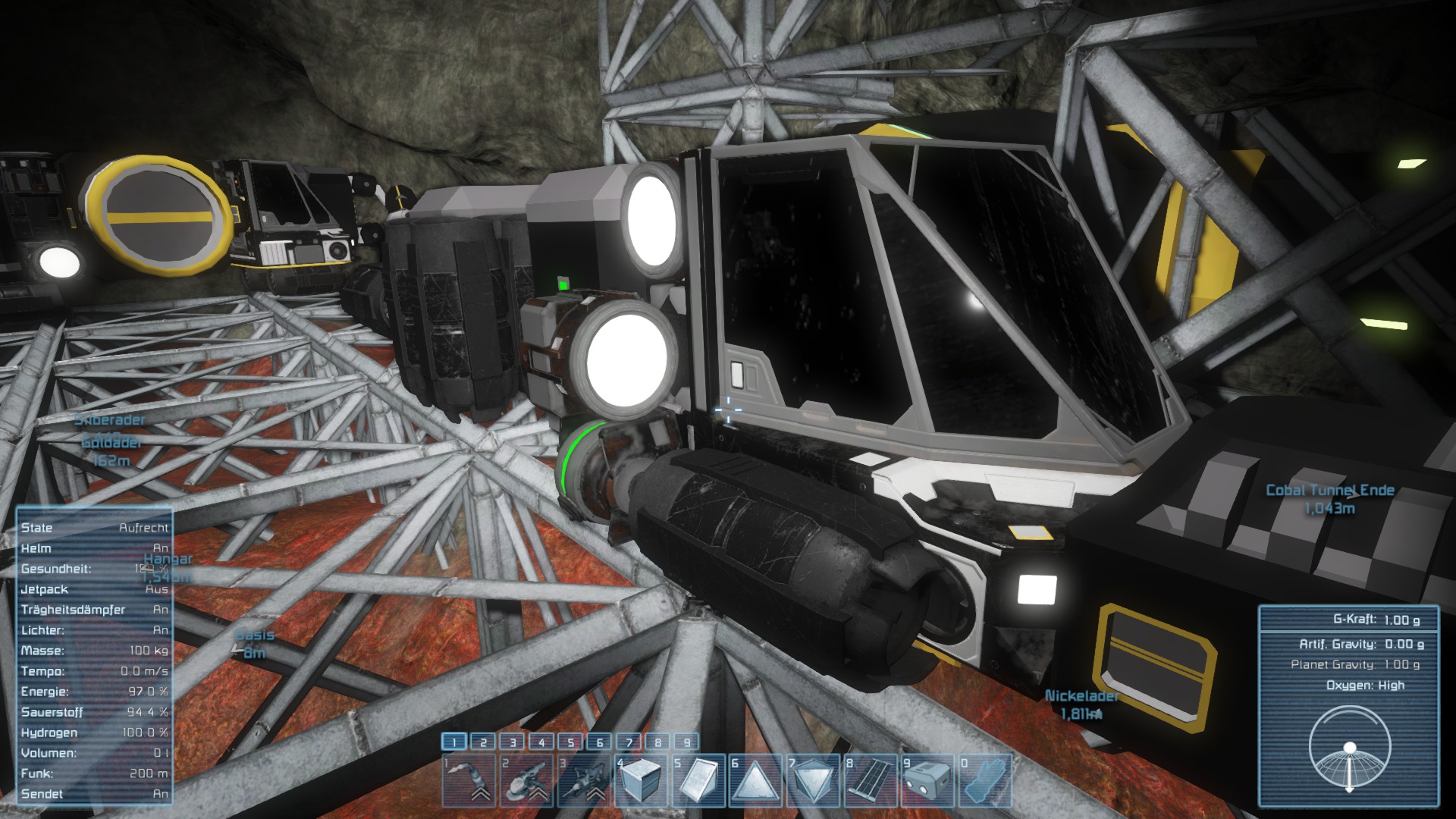This screenshot has width=1456, height=819.
Task: Open toolbar page 5
Action: tap(570, 742)
